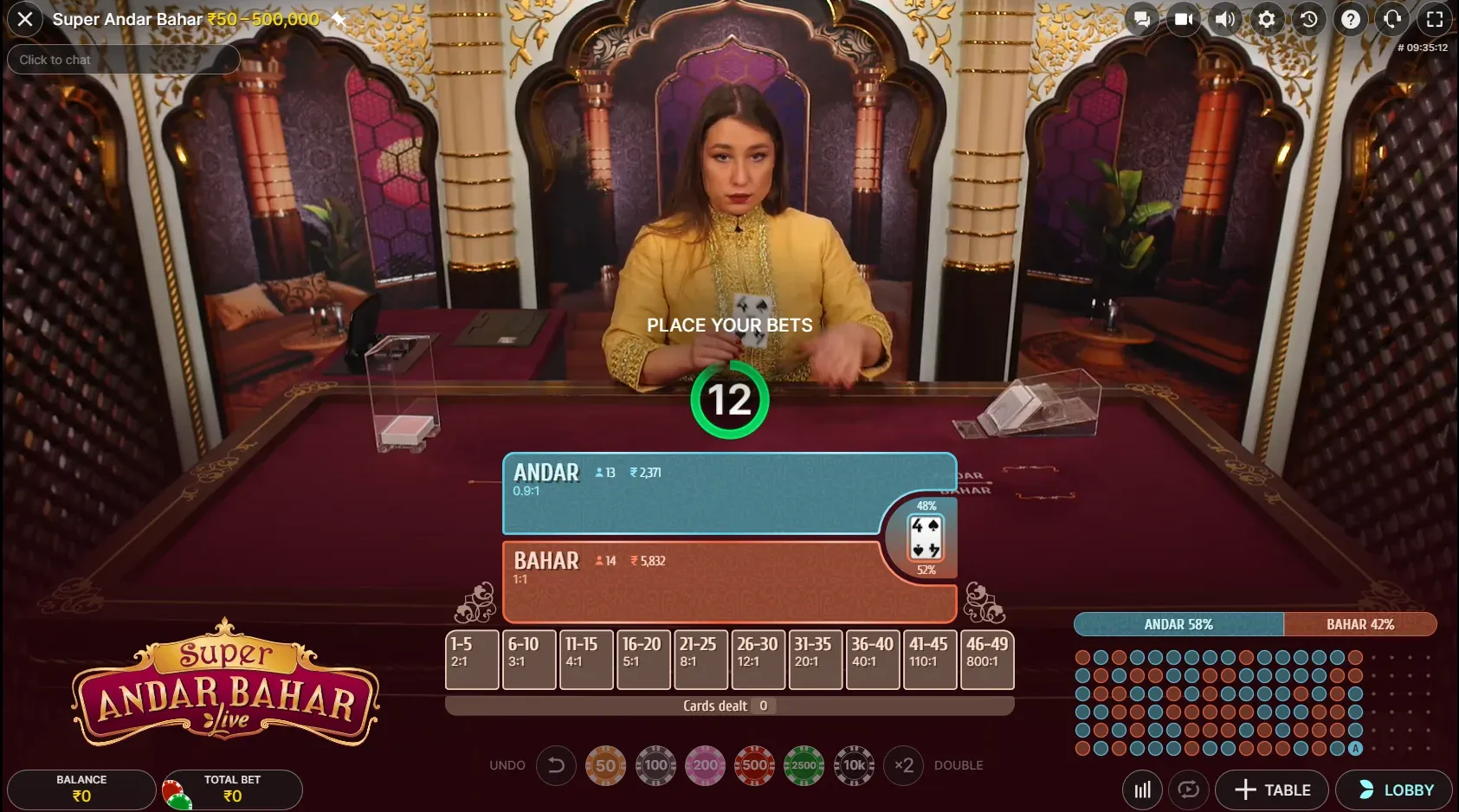
Task: Mute the game sound
Action: coord(1225,19)
